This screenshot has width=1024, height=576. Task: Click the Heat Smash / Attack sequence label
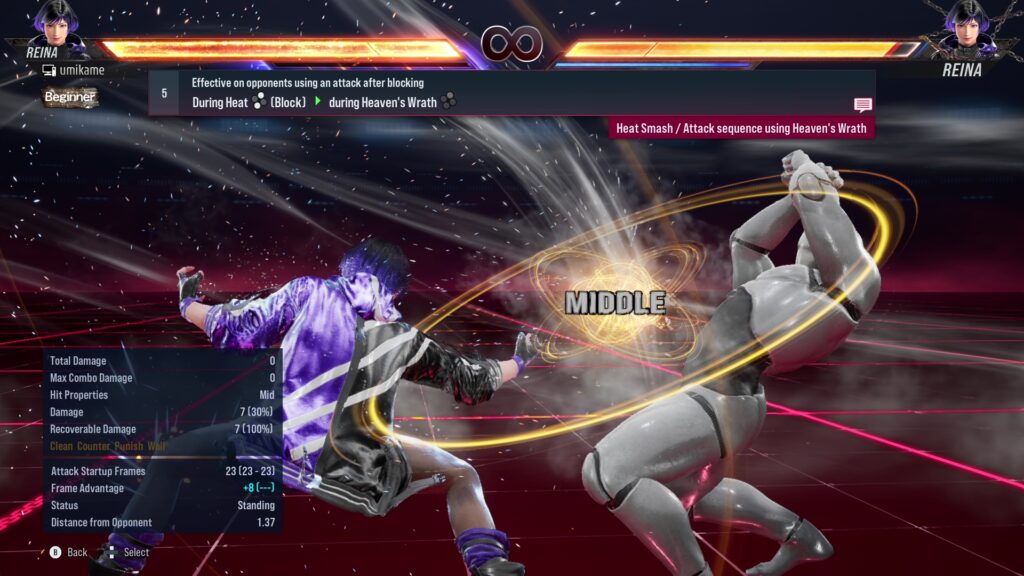(742, 129)
